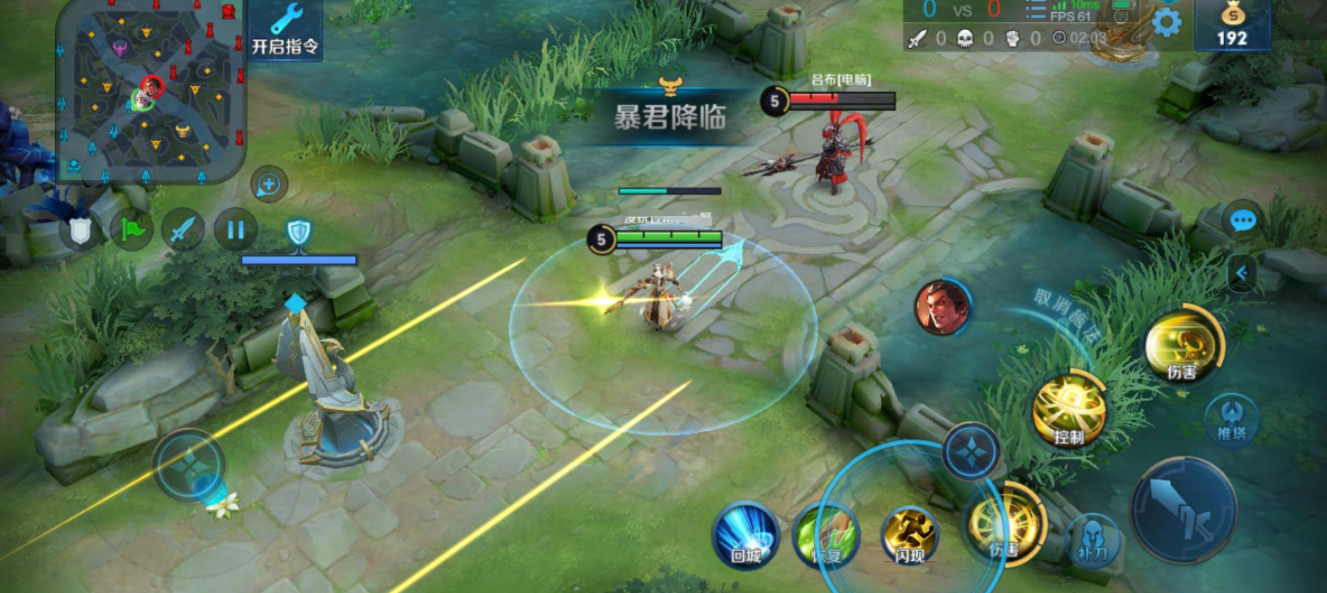This screenshot has width=1327, height=593.
Task: Open the 开启指令 wrench command button
Action: coord(285,28)
